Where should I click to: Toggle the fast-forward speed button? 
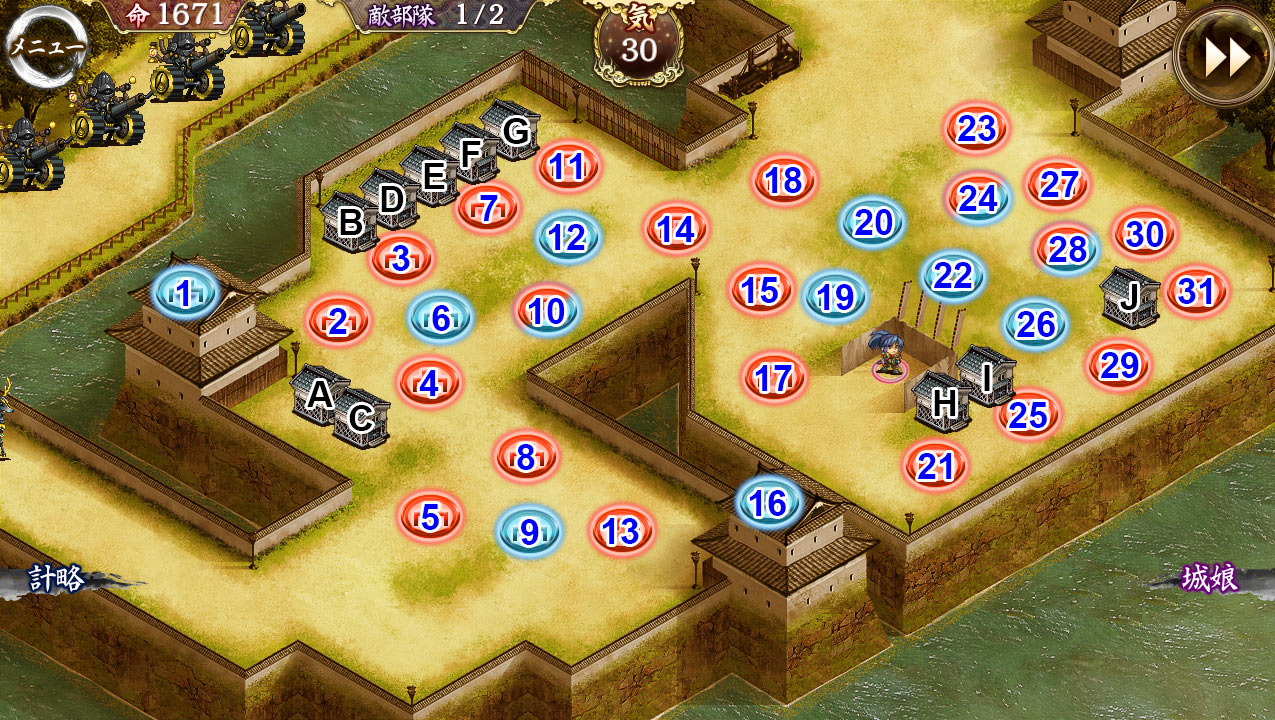(1225, 57)
